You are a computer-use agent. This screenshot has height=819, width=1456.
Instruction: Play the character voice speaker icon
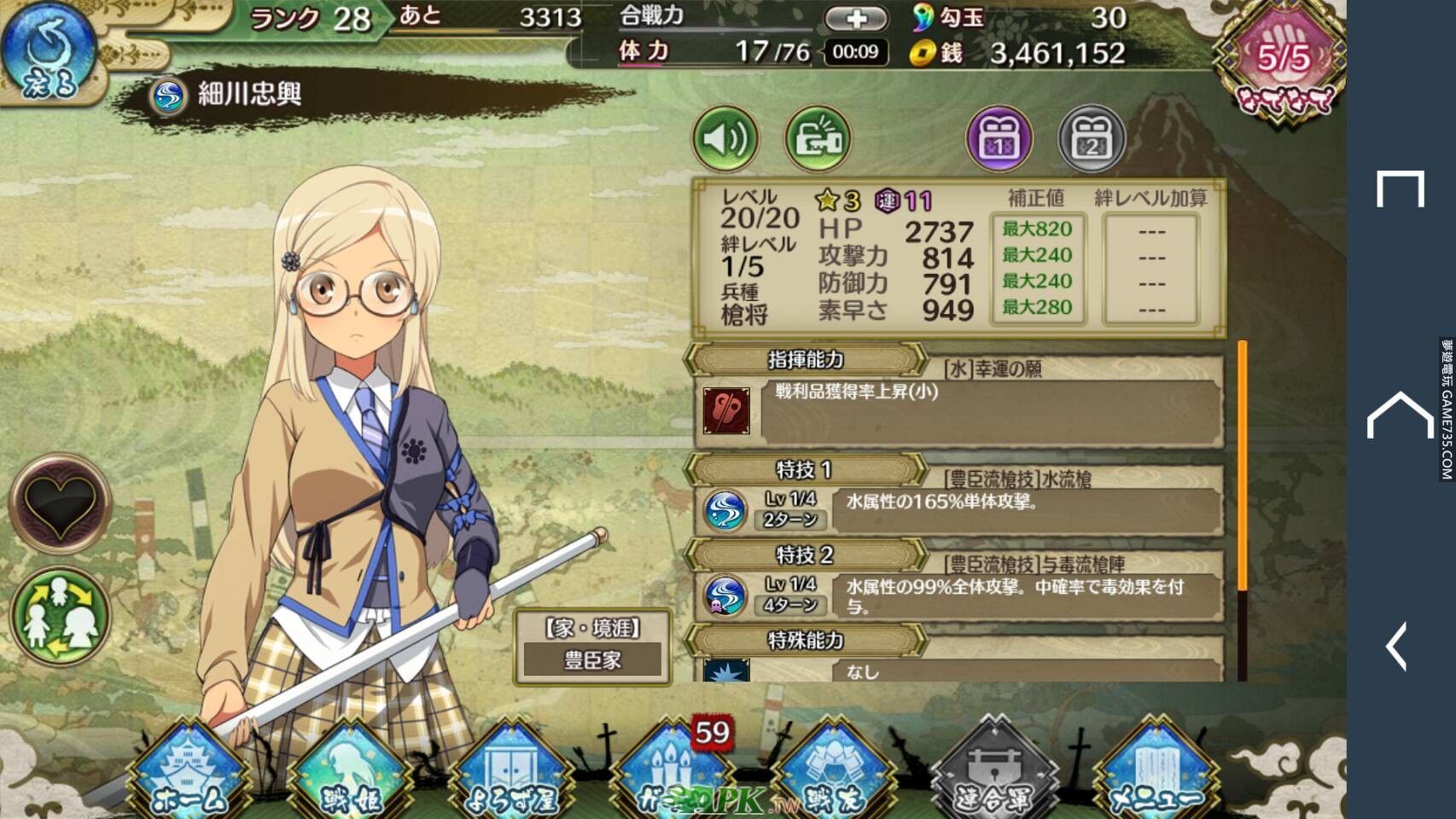pyautogui.click(x=725, y=139)
